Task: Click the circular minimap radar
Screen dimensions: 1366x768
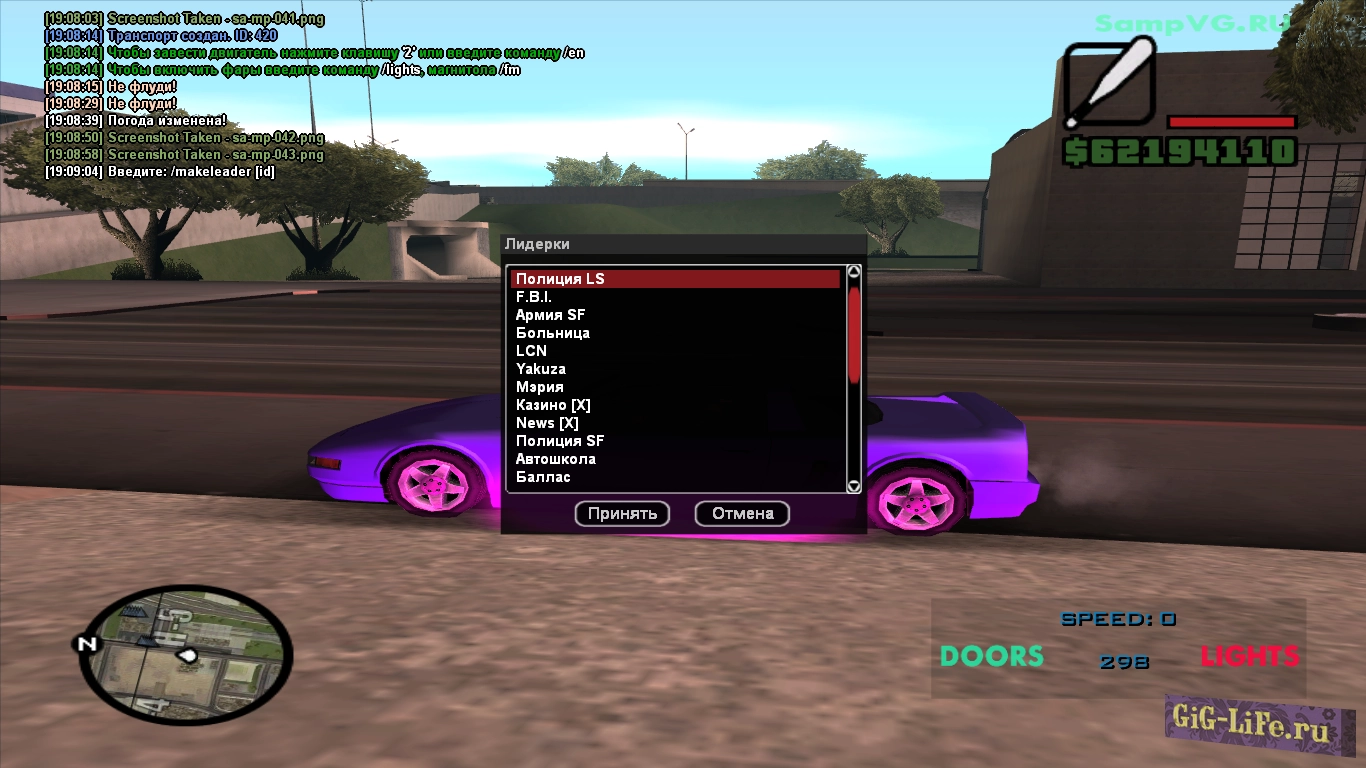Action: click(185, 655)
